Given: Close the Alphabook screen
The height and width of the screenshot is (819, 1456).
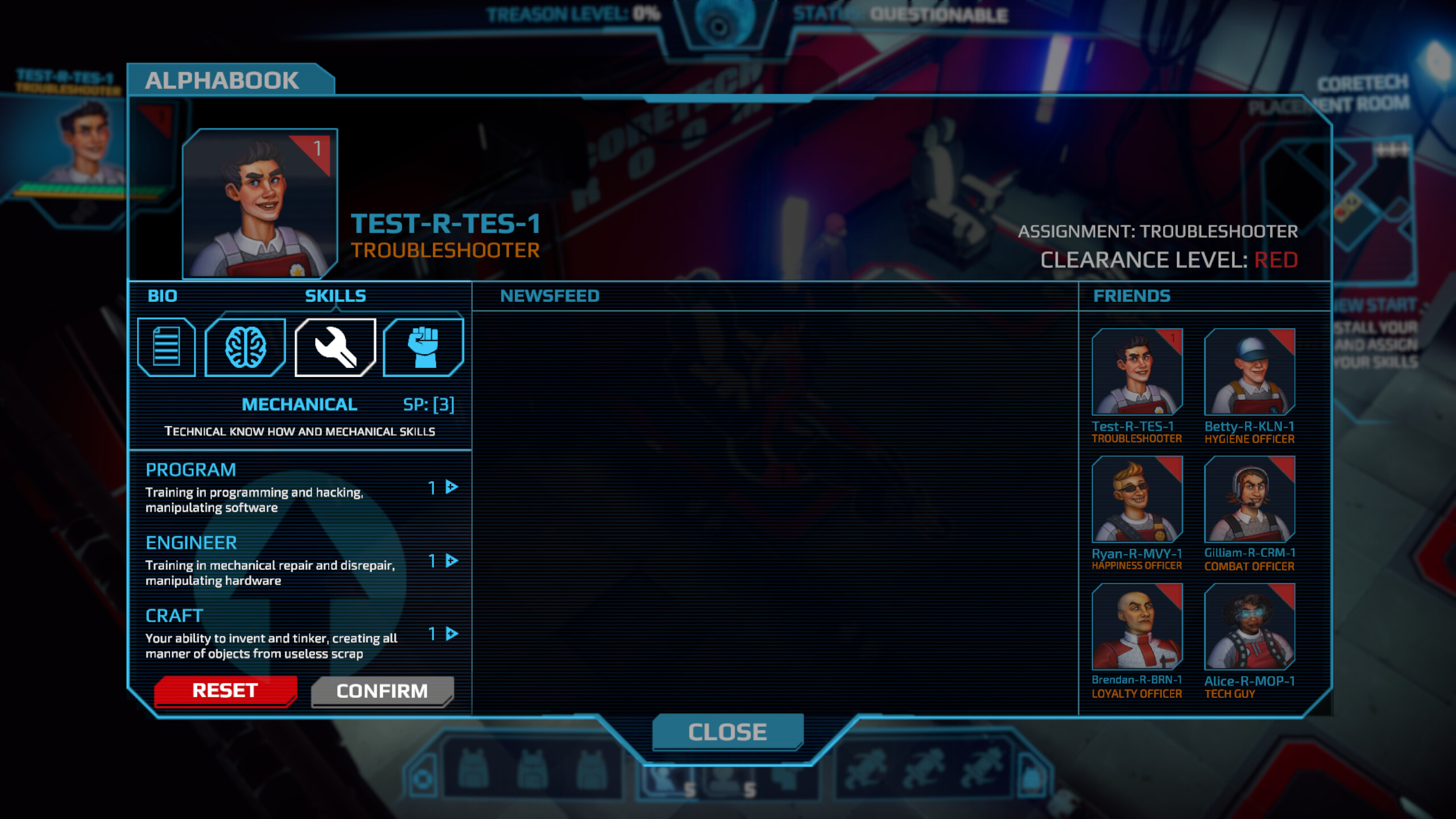Looking at the screenshot, I should click(x=727, y=732).
